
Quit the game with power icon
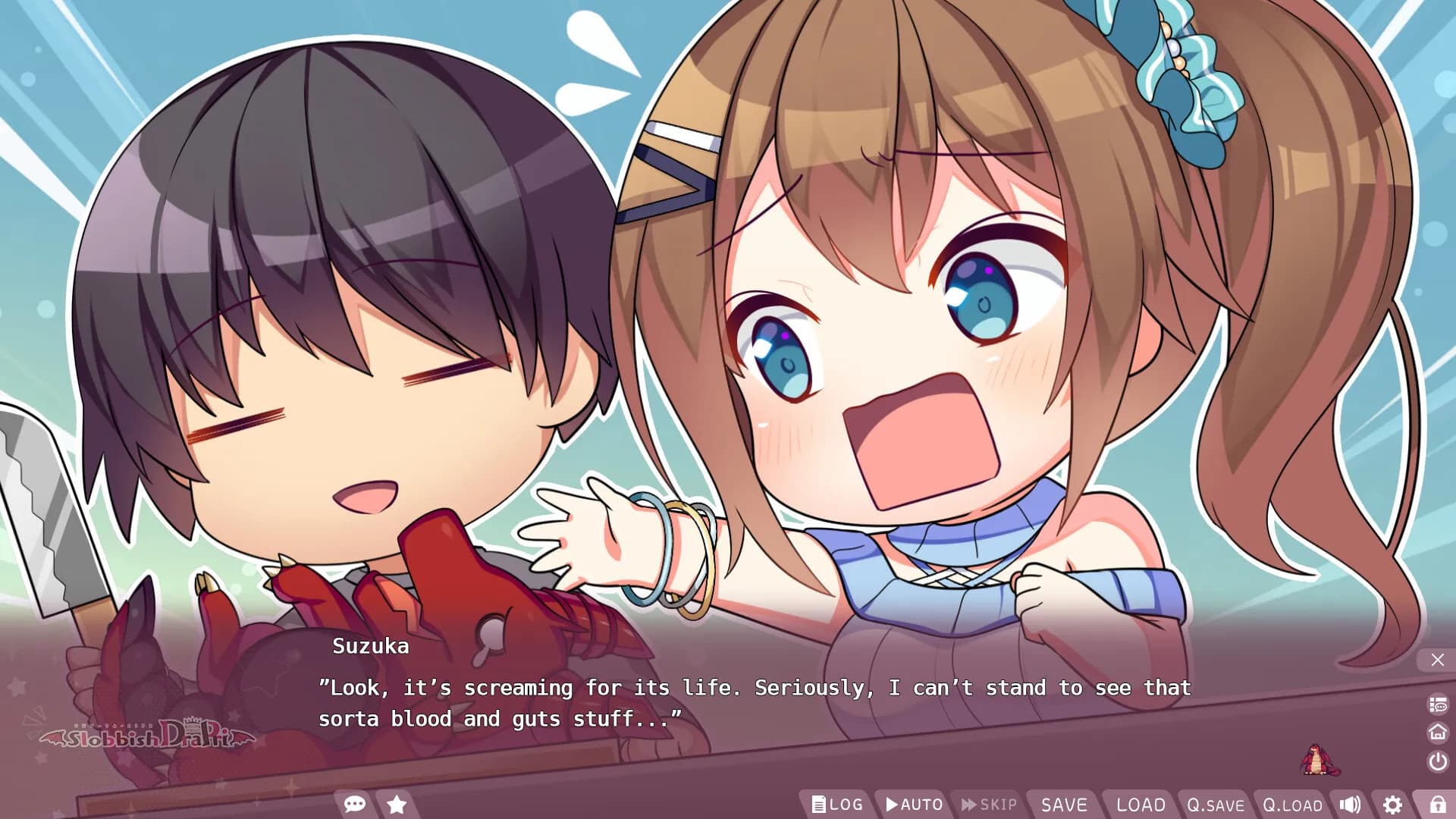[x=1437, y=761]
